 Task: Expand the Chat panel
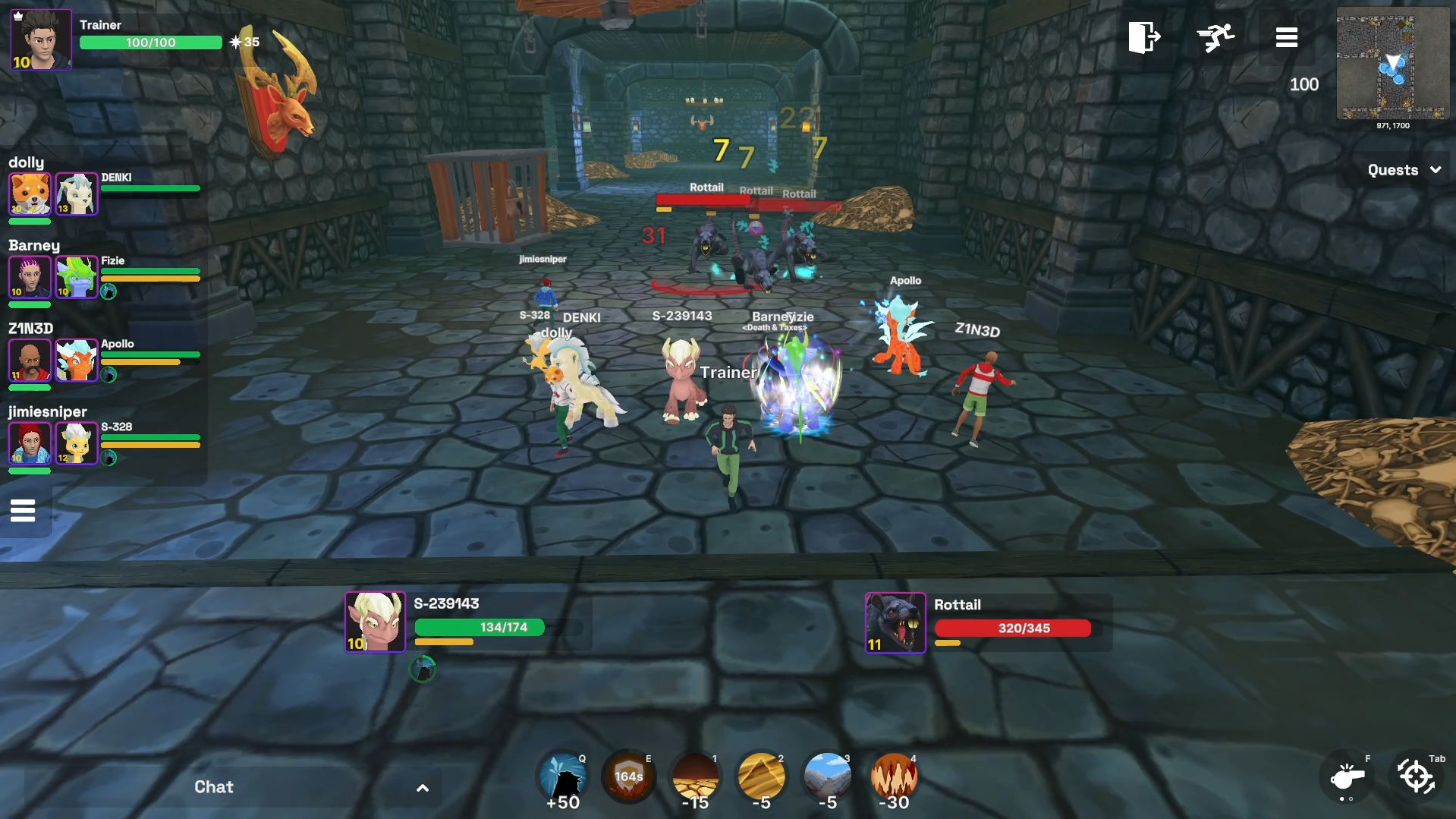[x=423, y=788]
